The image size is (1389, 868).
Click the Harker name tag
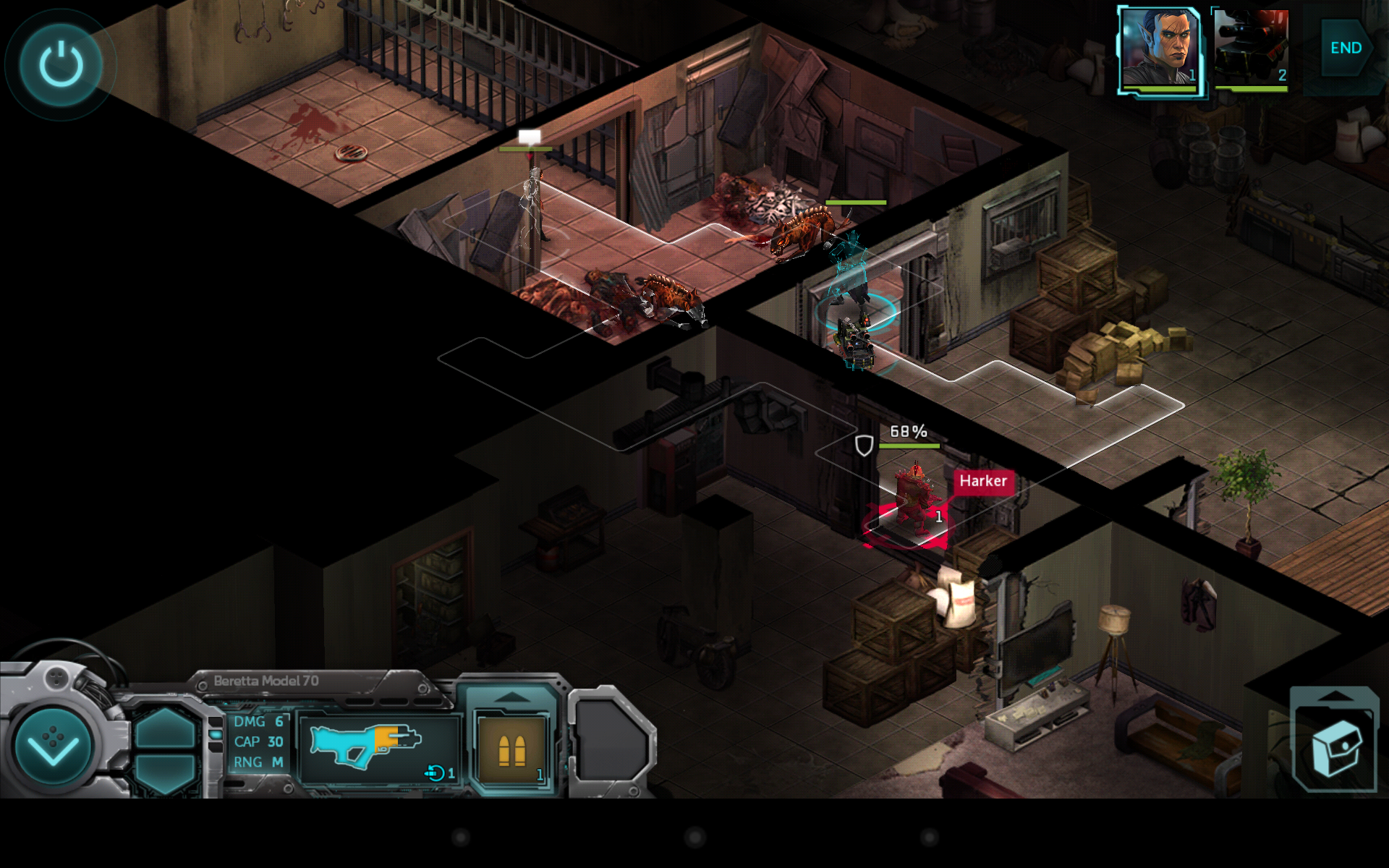point(984,480)
